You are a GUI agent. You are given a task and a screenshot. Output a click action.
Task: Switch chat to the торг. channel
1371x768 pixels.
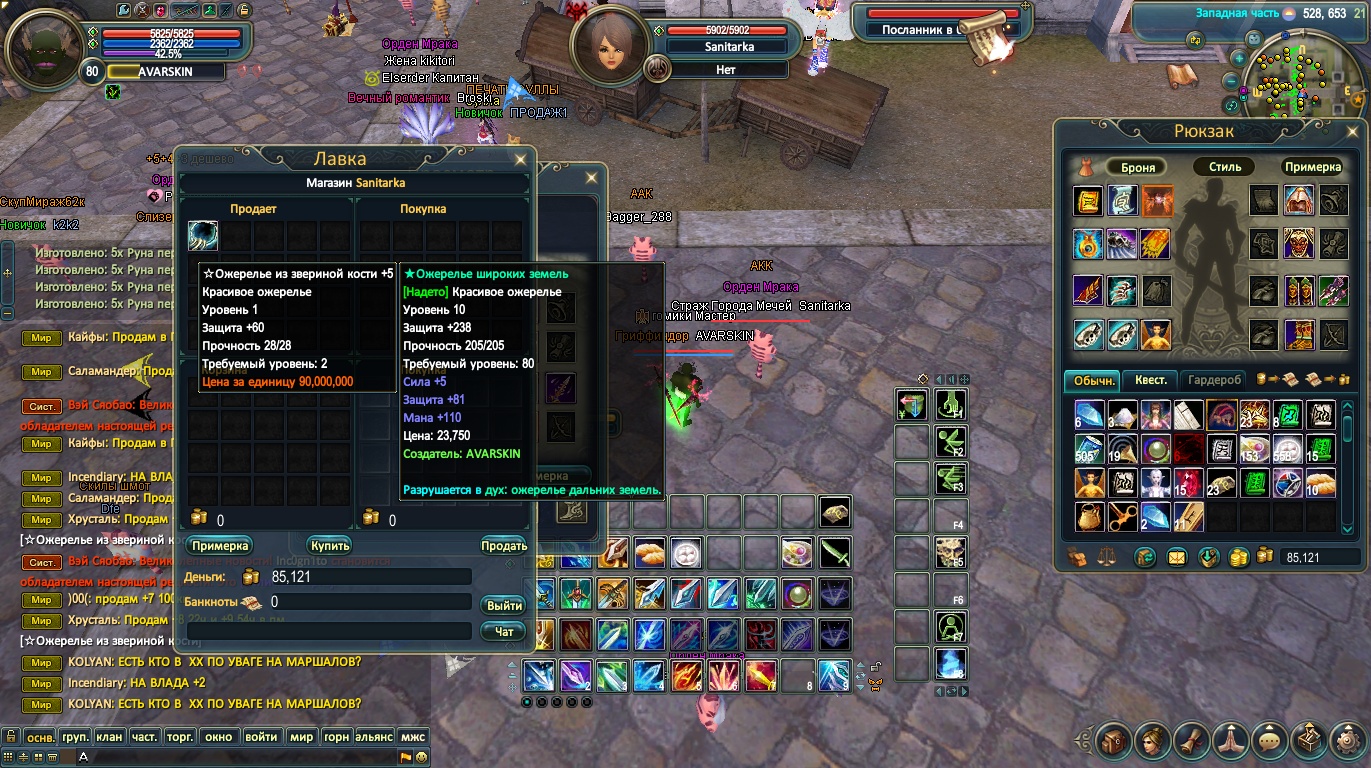click(180, 737)
